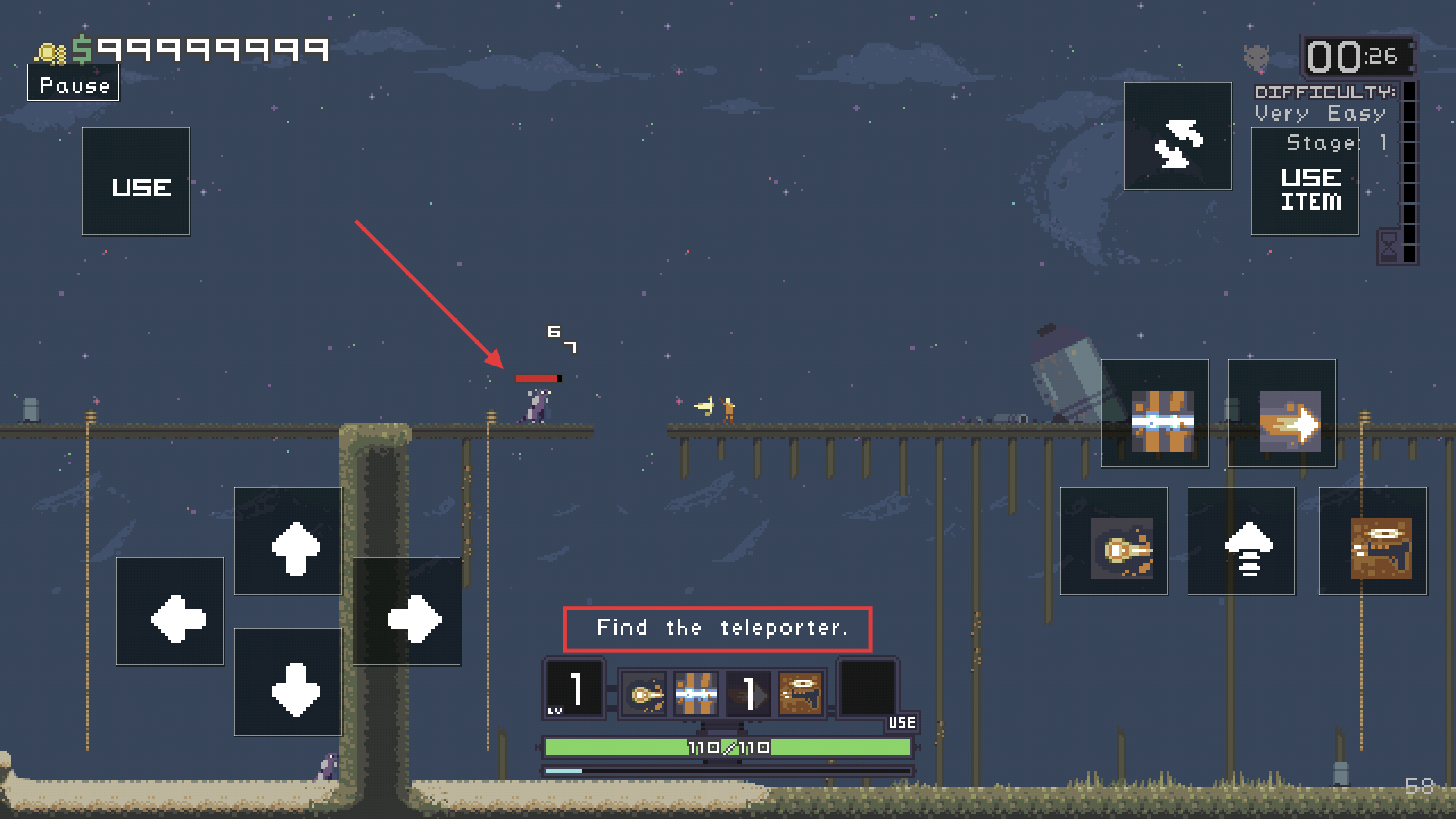The width and height of the screenshot is (1456, 819).
Task: Activate the USE ITEM button
Action: click(1304, 183)
